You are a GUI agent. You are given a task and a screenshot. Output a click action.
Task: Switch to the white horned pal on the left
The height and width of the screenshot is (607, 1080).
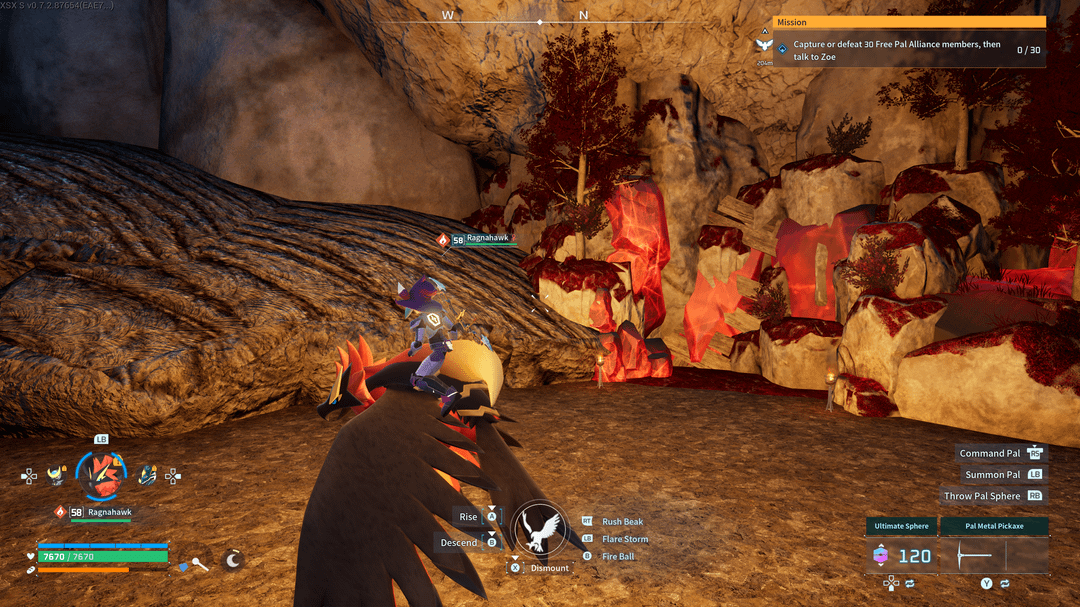pos(56,474)
